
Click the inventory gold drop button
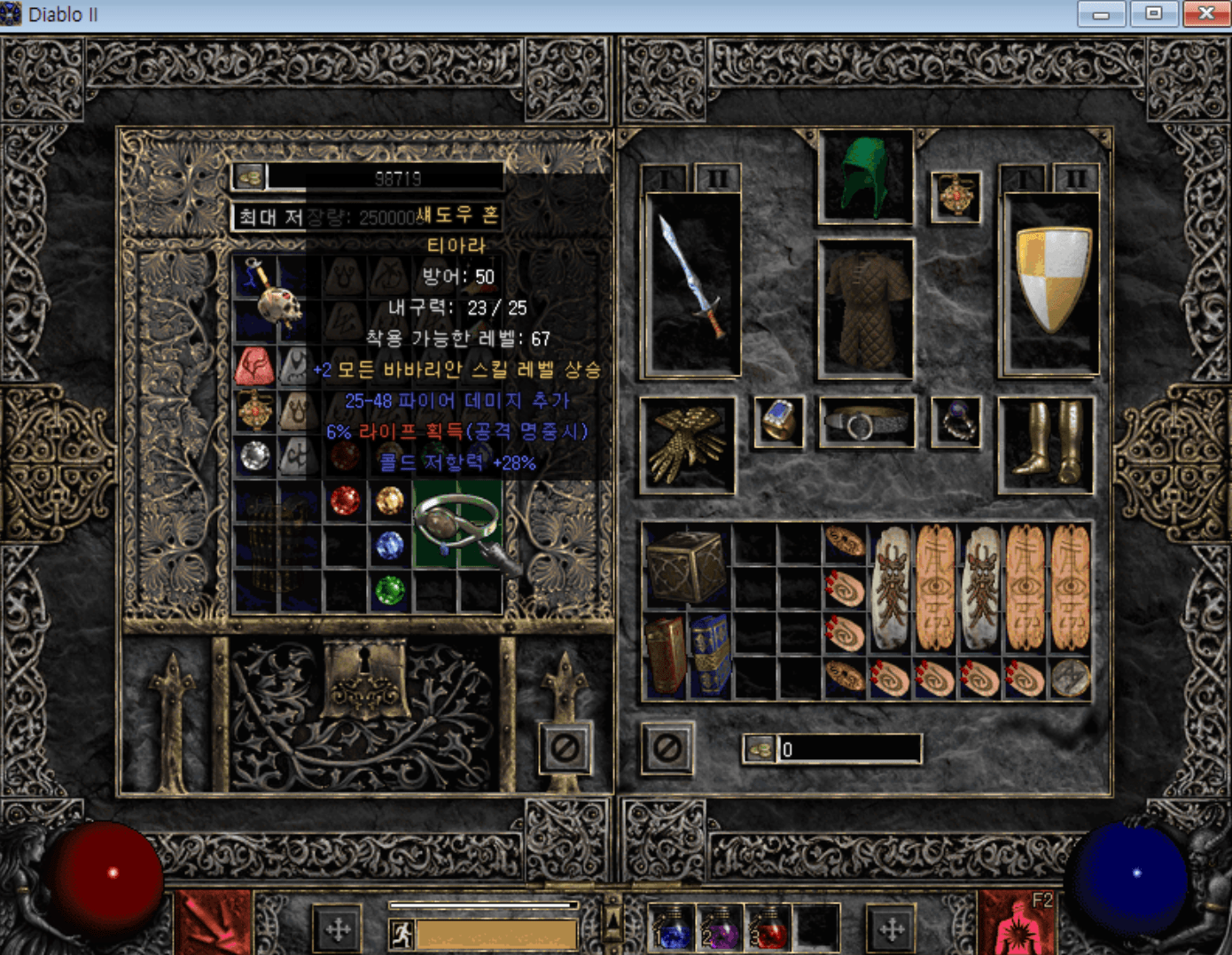point(760,749)
